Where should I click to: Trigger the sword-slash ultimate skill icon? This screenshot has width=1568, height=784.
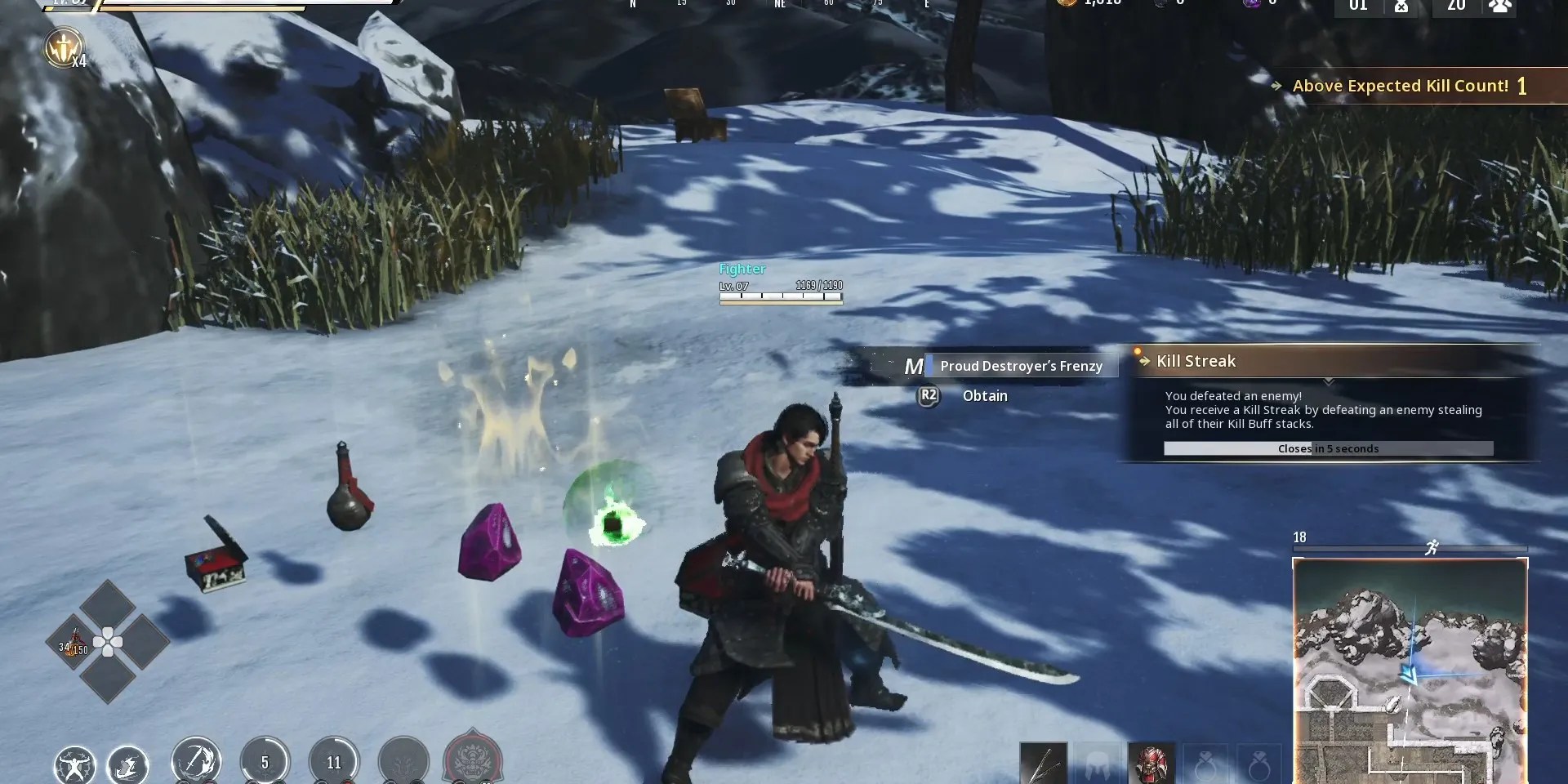[x=196, y=760]
